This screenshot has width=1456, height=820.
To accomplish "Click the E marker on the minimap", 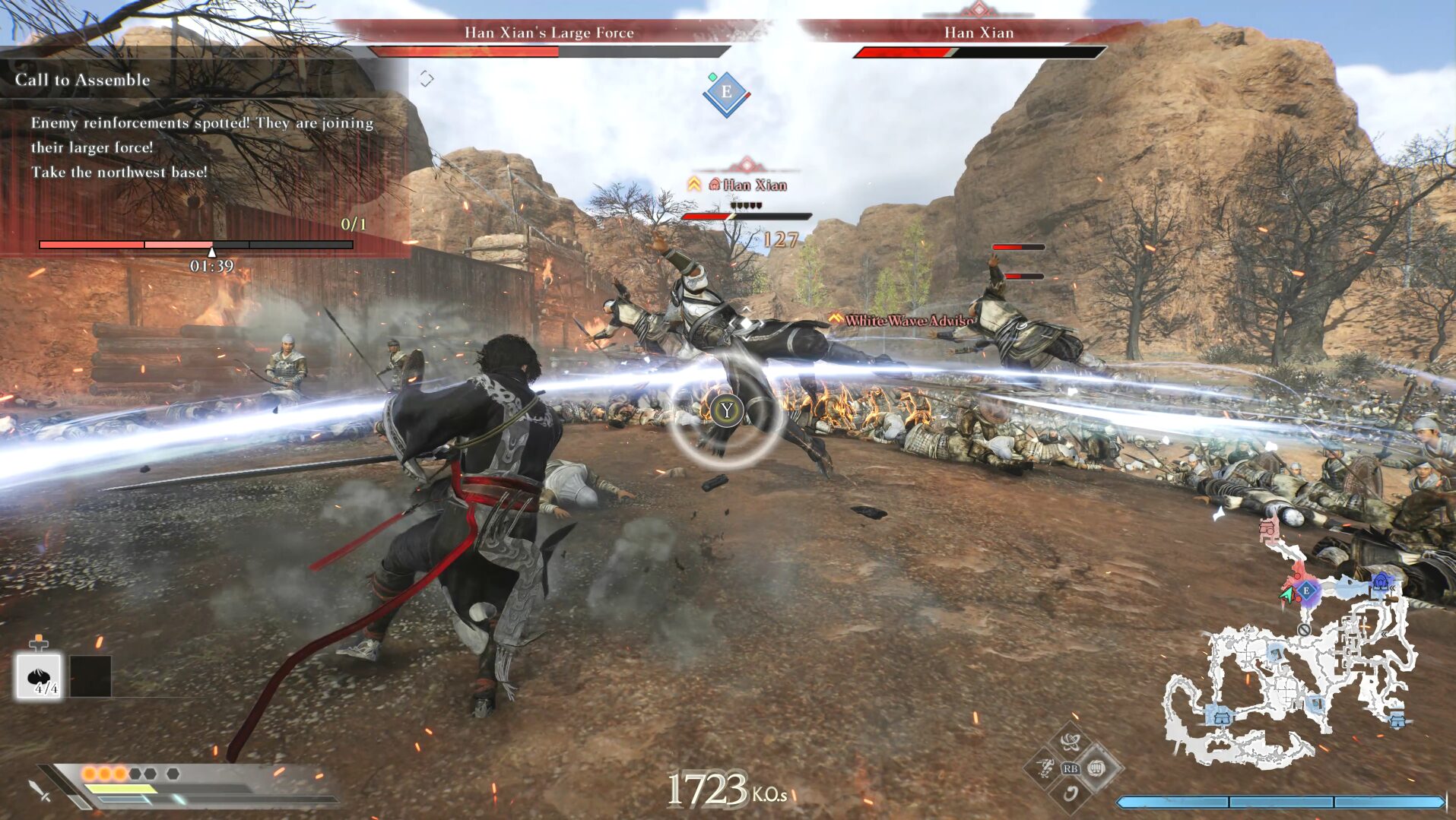I will [x=1306, y=590].
